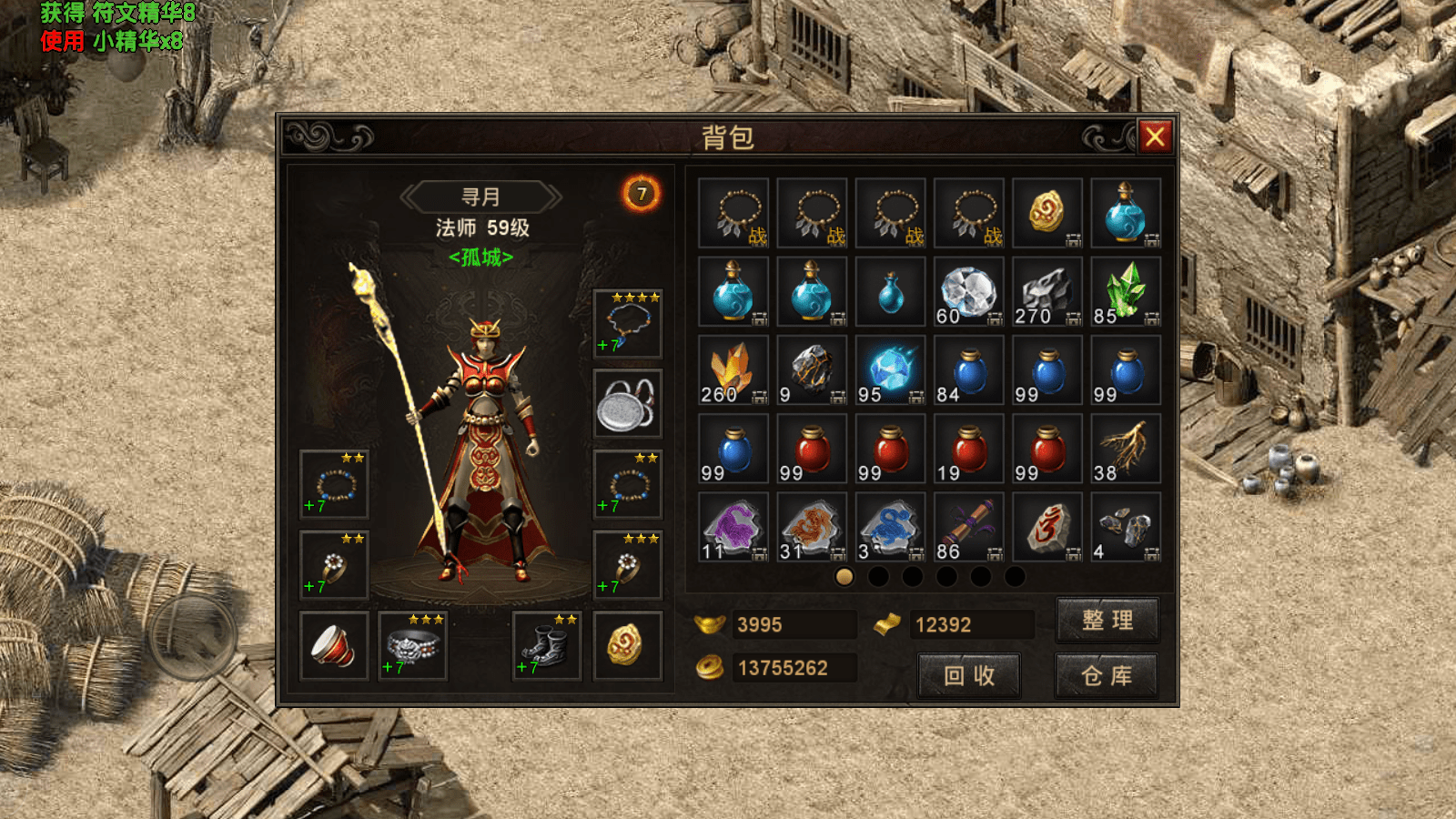Image resolution: width=1456 pixels, height=819 pixels.
Task: Select the green crystal stack of 85
Action: [1126, 292]
